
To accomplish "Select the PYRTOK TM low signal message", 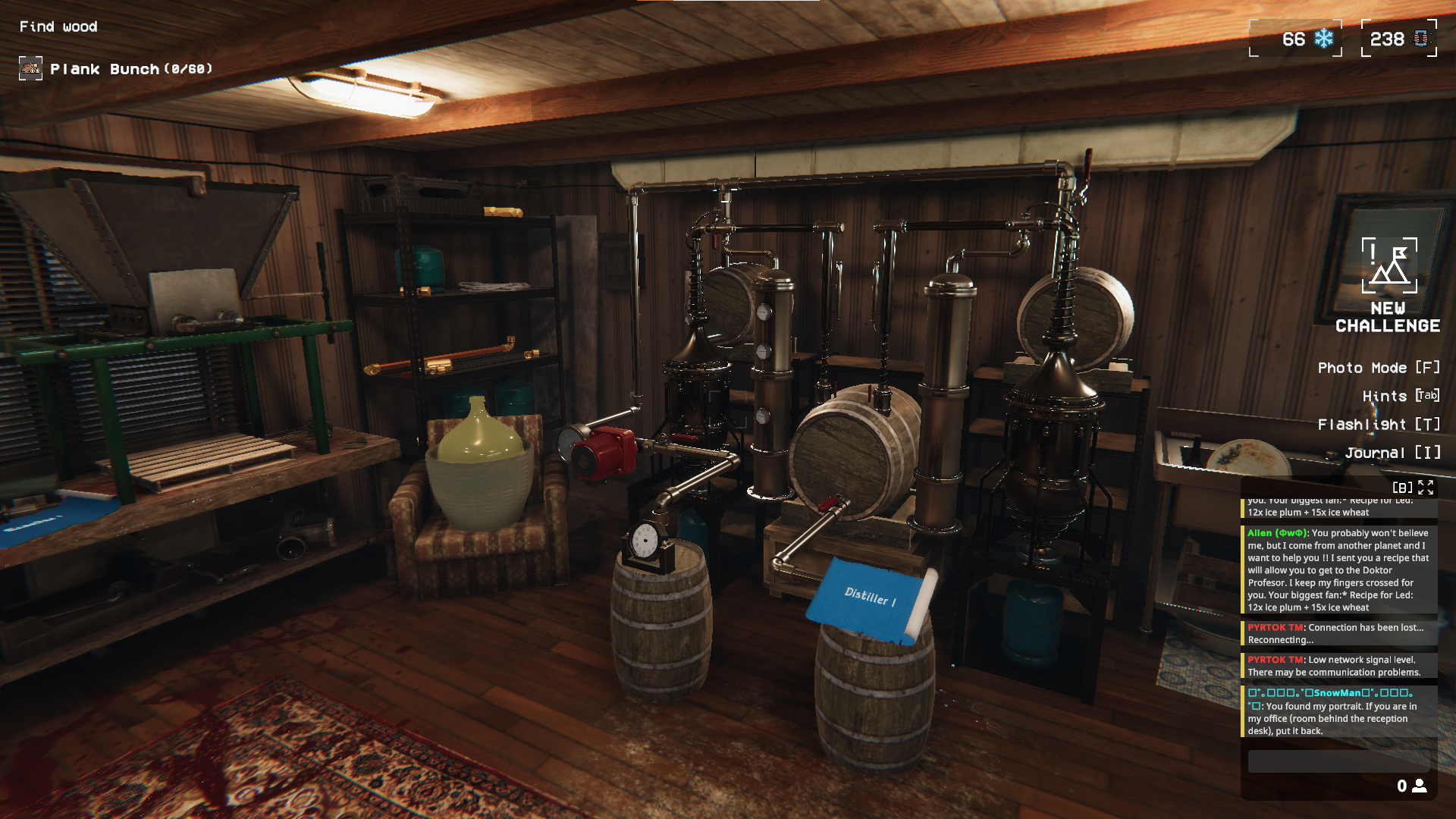I will click(1338, 666).
